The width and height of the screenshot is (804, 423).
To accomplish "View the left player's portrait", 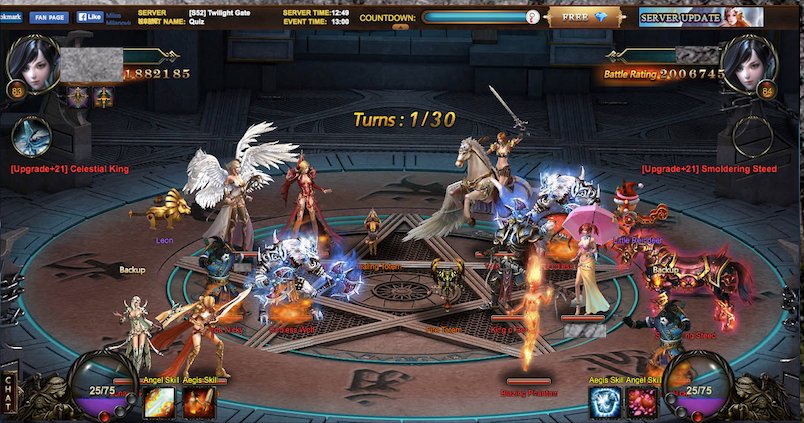I will click(34, 62).
